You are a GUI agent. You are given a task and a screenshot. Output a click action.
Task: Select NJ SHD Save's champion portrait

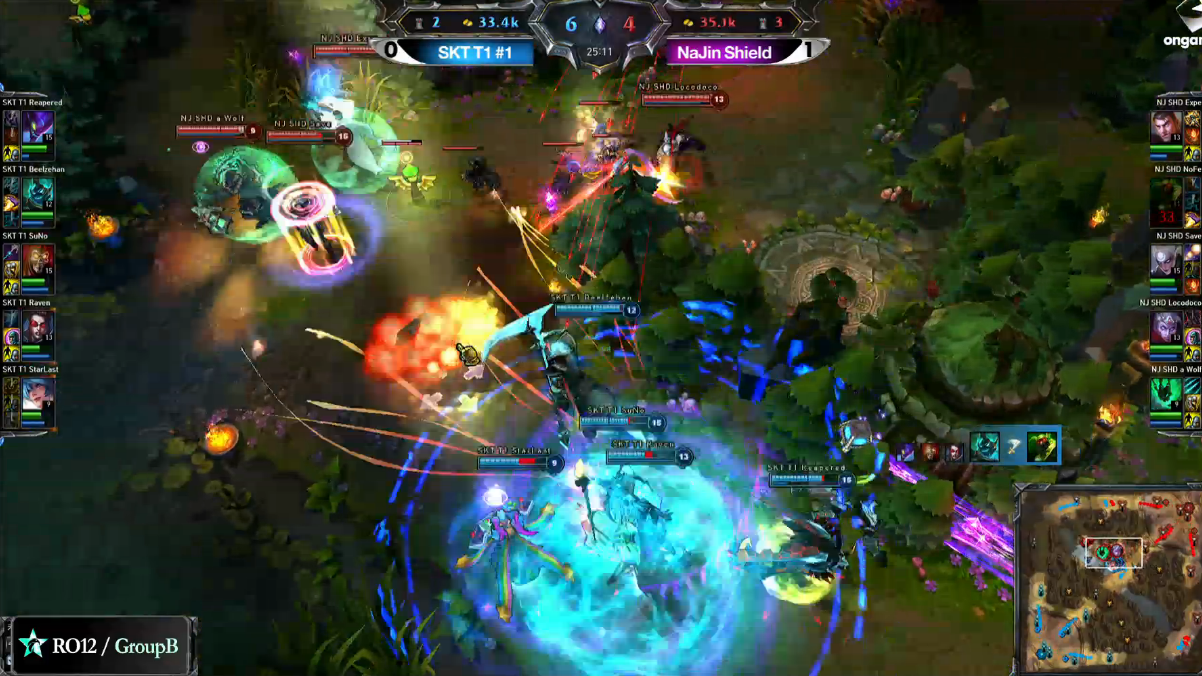[x=1165, y=261]
